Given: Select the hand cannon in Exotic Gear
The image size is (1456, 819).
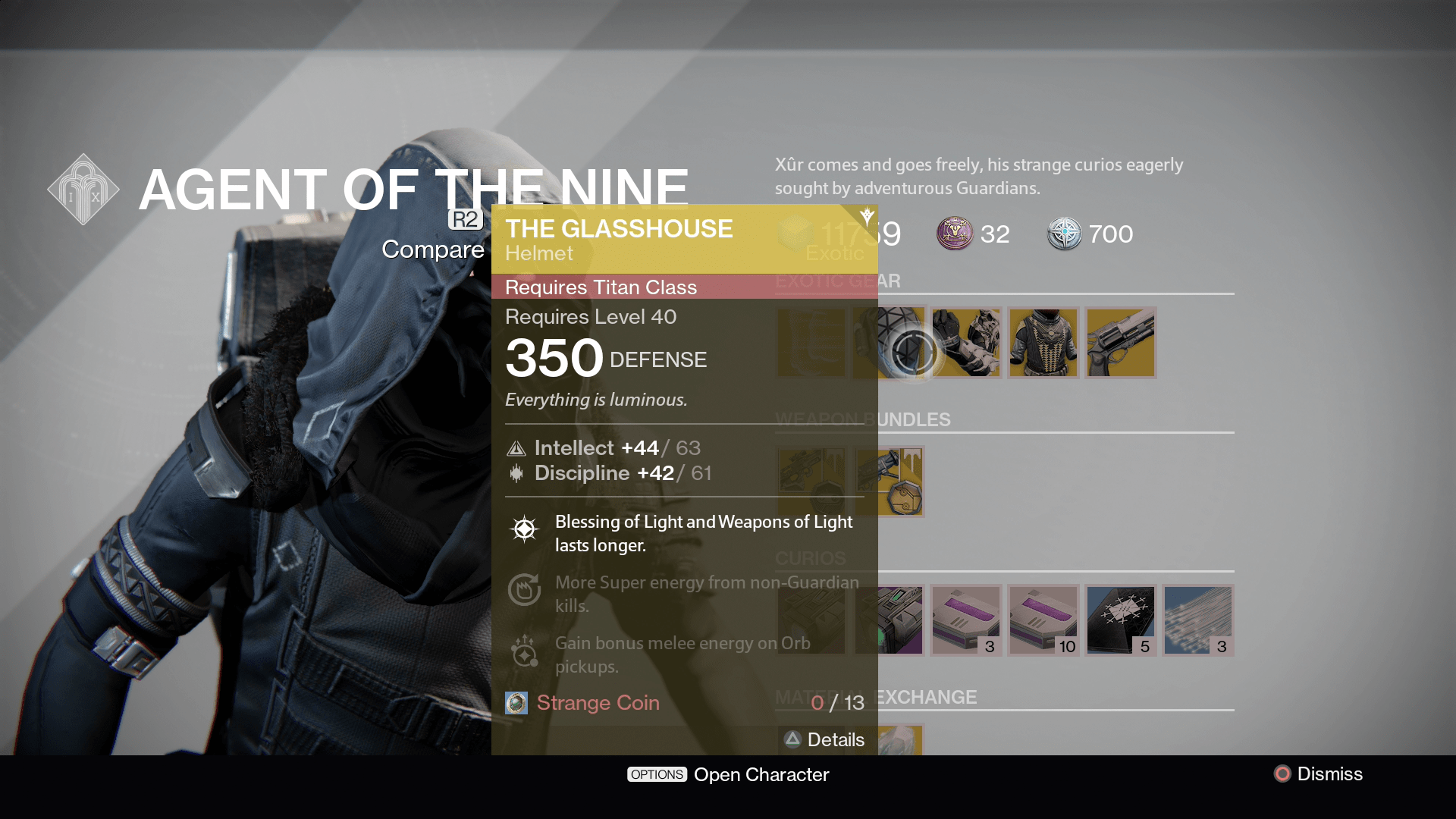Looking at the screenshot, I should point(1120,343).
